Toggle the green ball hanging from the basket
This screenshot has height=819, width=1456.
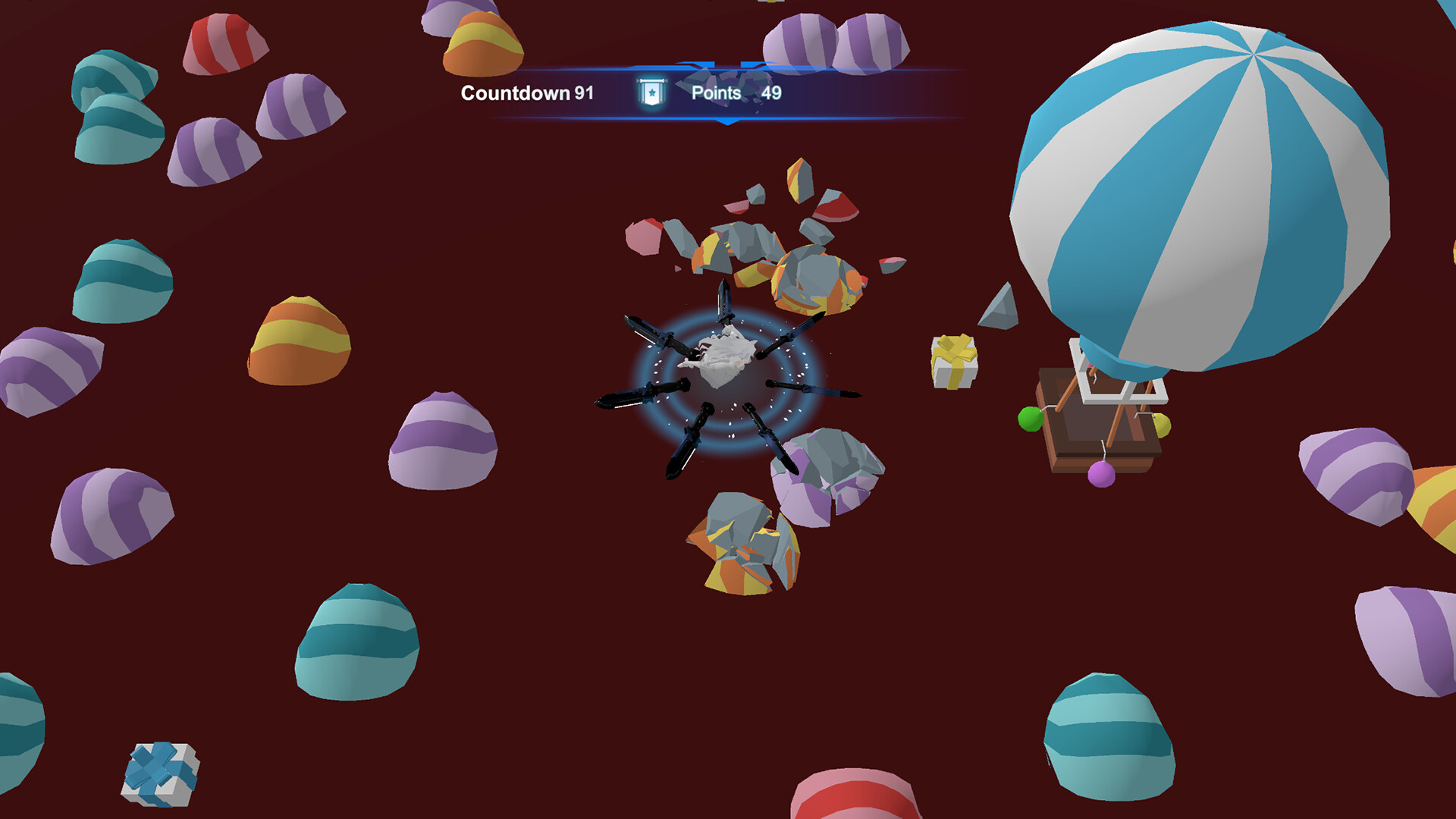point(1029,418)
